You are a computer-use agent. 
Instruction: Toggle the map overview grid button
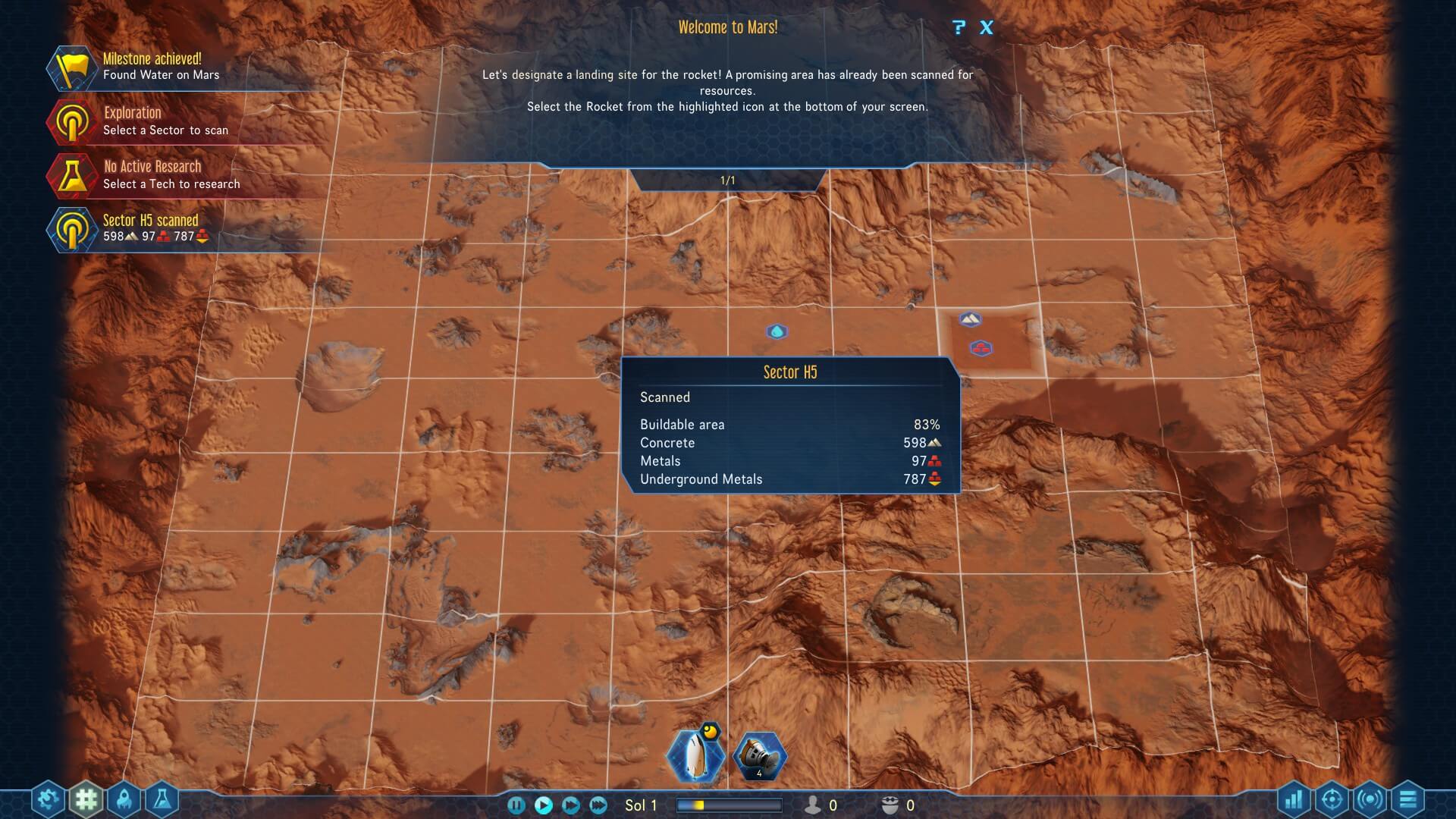(x=86, y=799)
